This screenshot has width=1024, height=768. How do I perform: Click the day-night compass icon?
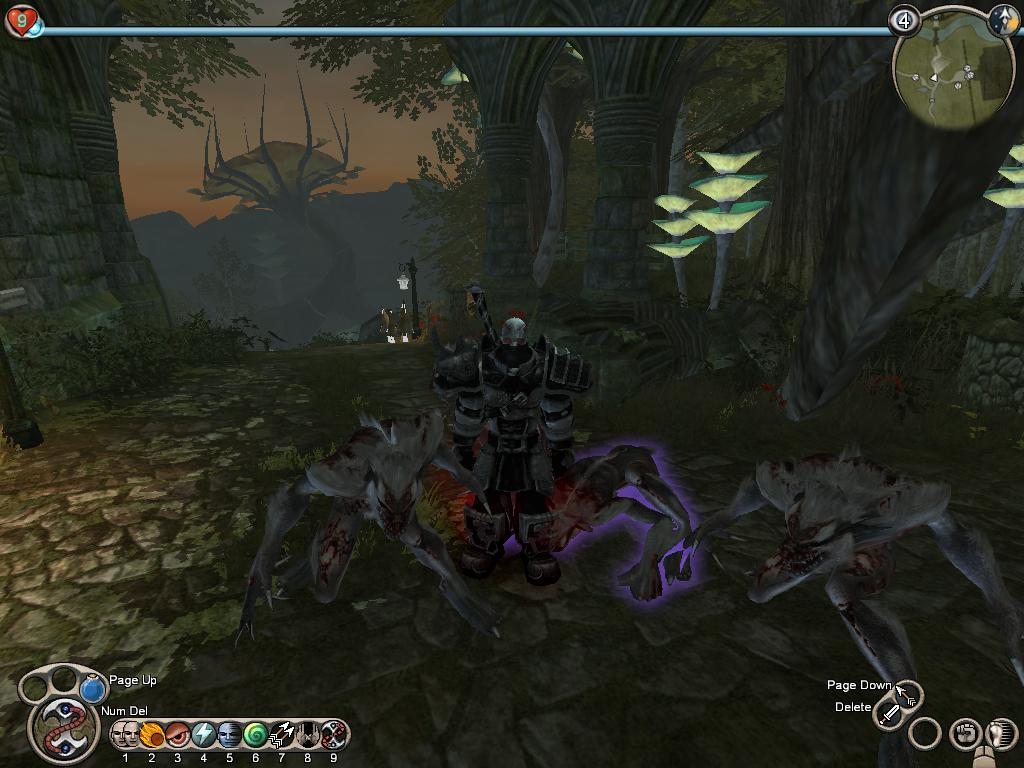1002,20
